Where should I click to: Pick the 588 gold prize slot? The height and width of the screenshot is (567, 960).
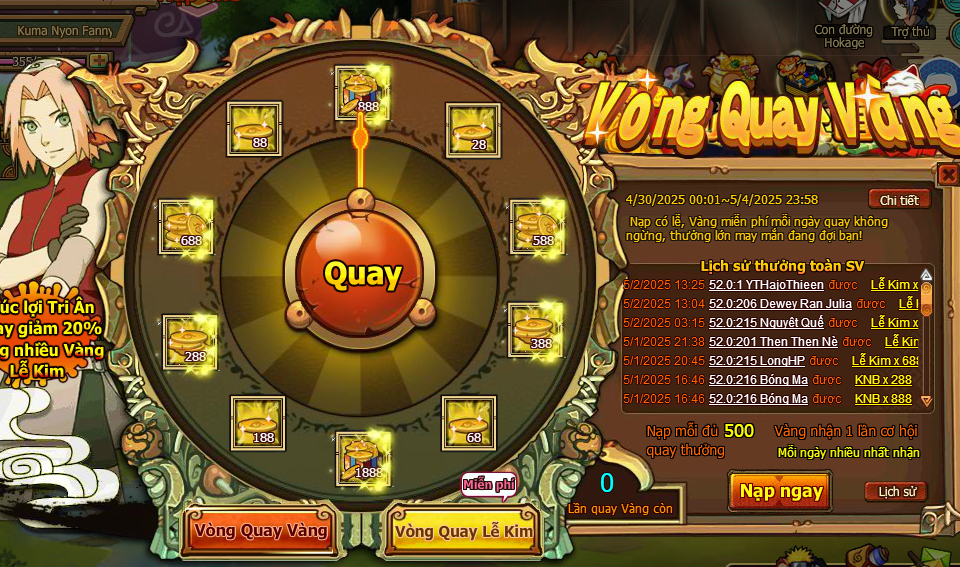coord(538,226)
